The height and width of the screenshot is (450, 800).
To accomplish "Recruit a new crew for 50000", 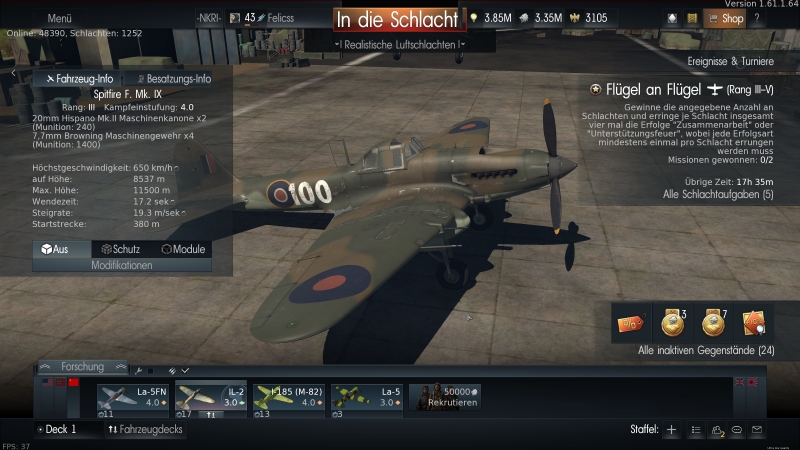I will 446,399.
